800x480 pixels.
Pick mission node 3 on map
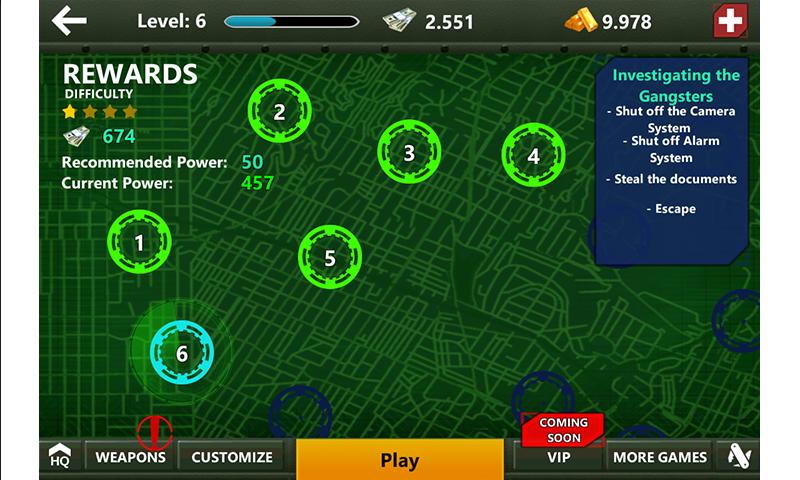[409, 153]
